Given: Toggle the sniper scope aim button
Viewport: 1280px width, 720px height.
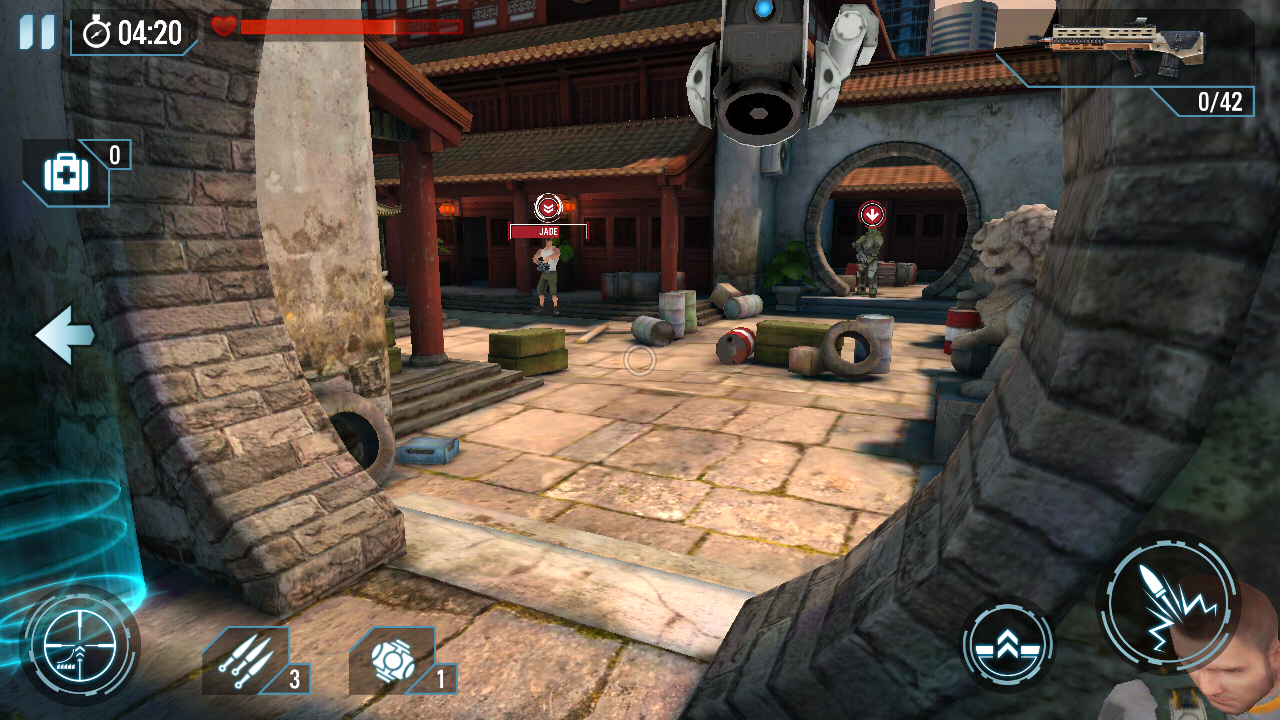Looking at the screenshot, I should [78, 645].
